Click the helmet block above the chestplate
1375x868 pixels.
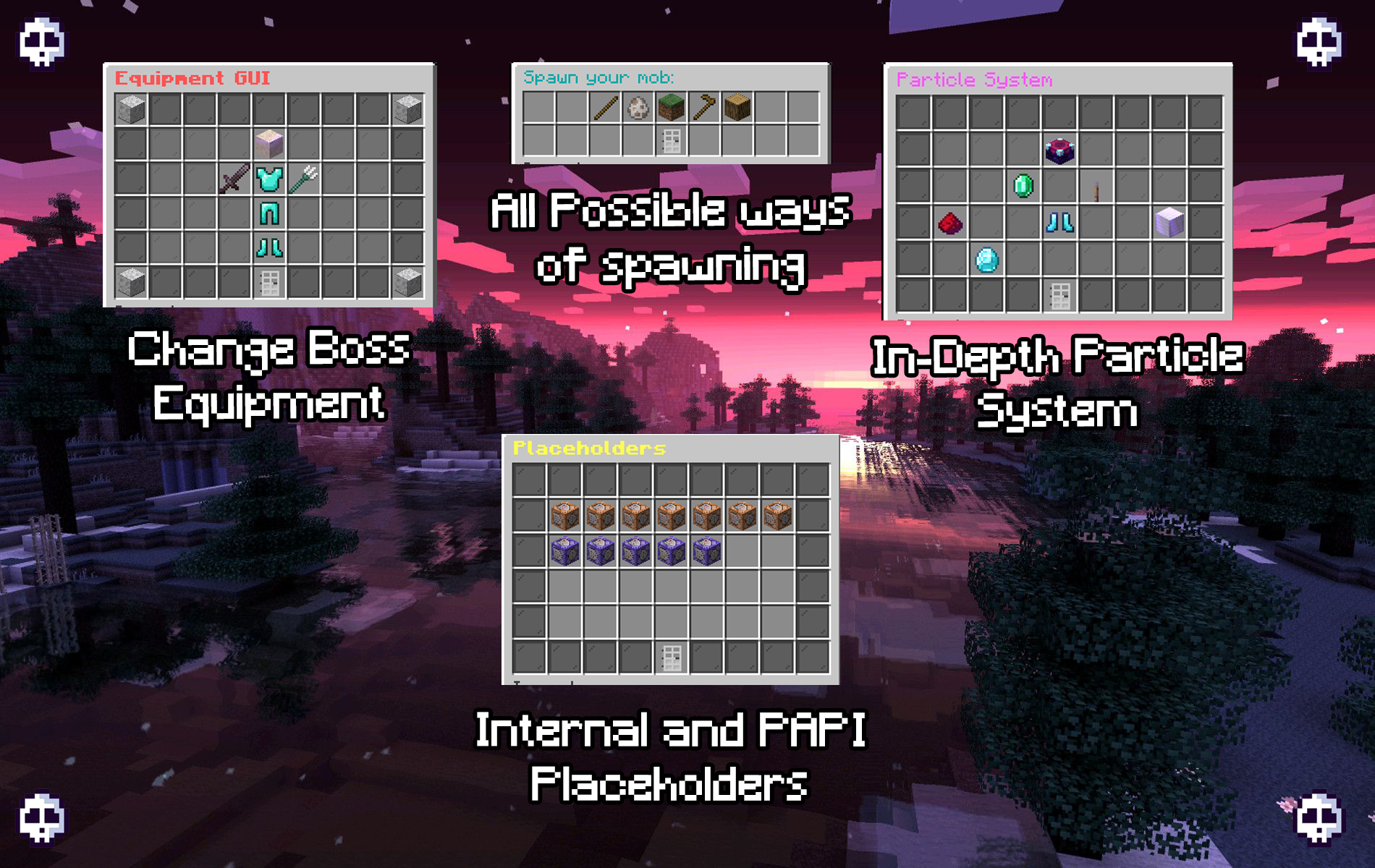pos(269,143)
